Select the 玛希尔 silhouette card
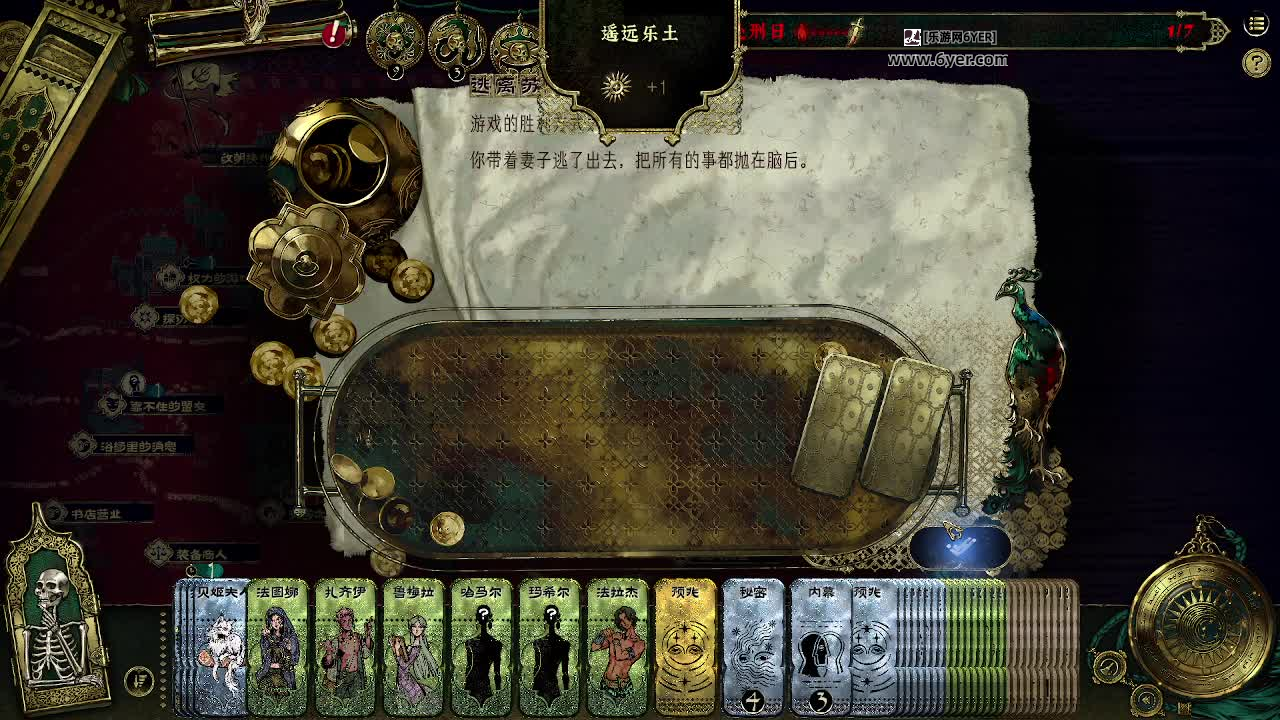Image resolution: width=1280 pixels, height=720 pixels. point(550,647)
